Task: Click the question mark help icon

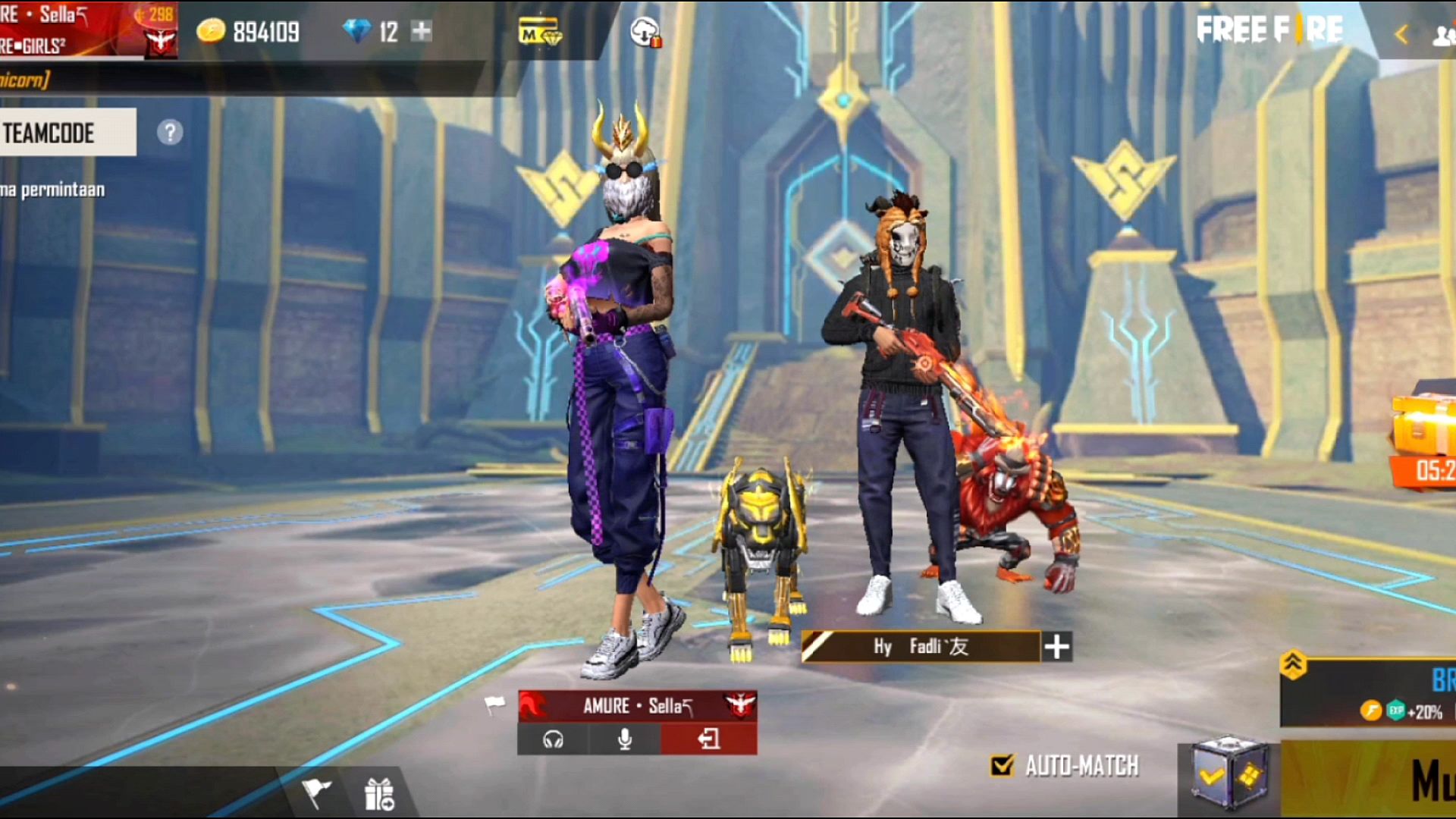Action: [170, 133]
